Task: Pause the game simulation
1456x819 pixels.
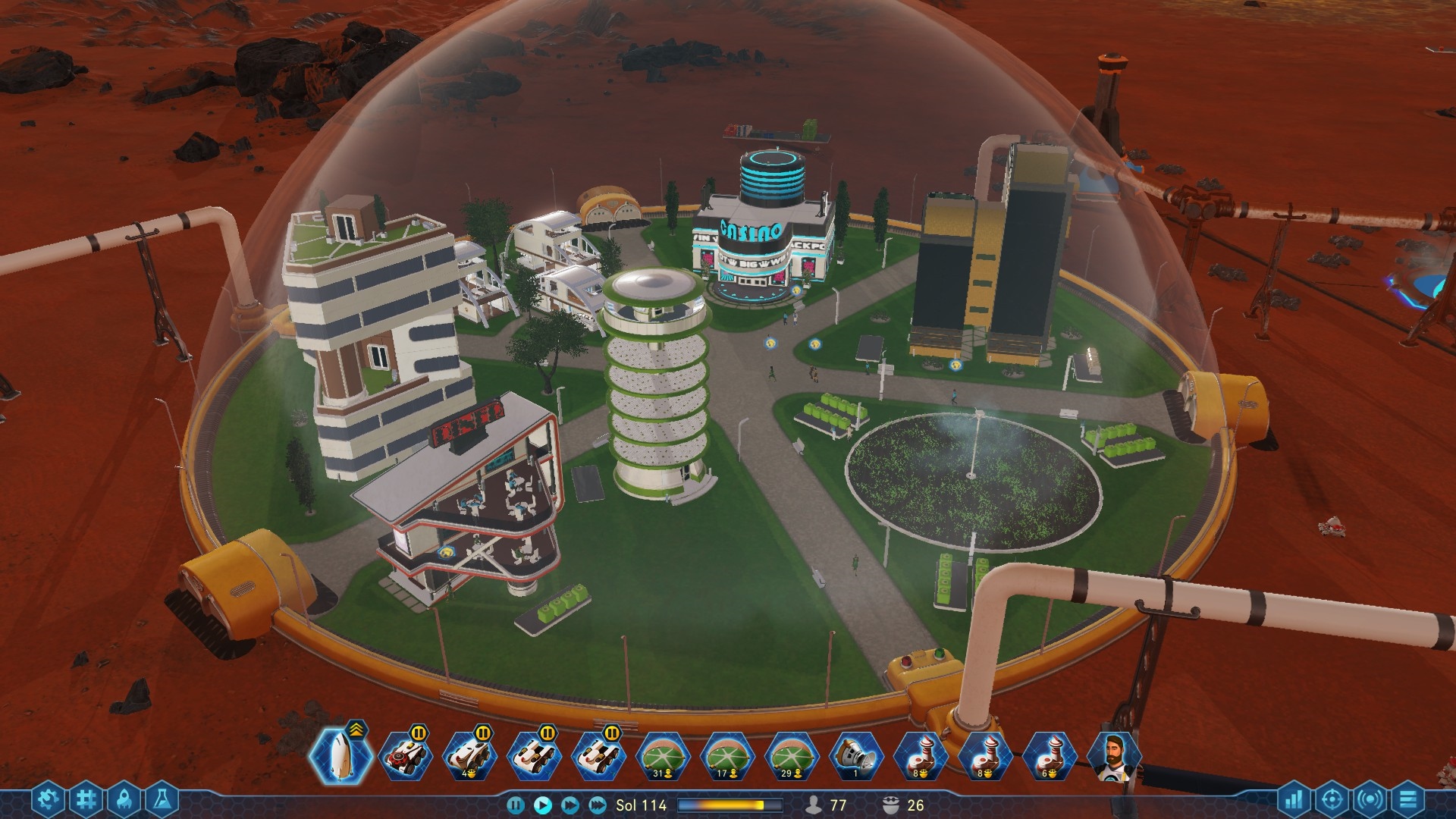Action: pyautogui.click(x=515, y=806)
